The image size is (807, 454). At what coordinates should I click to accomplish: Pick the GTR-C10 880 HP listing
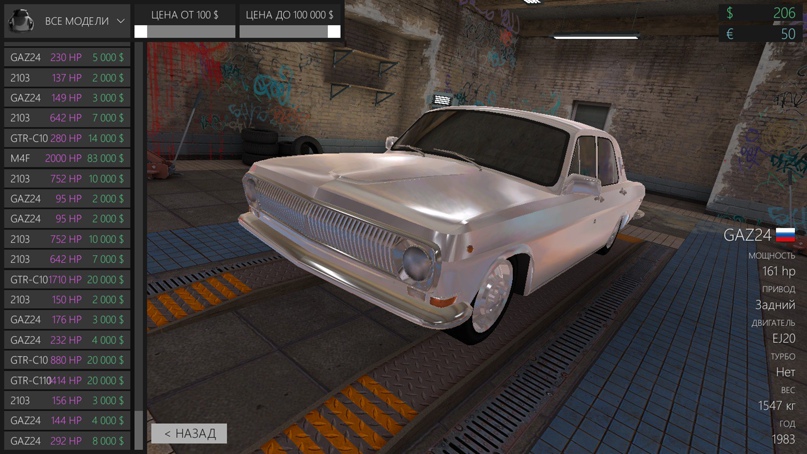tap(67, 360)
